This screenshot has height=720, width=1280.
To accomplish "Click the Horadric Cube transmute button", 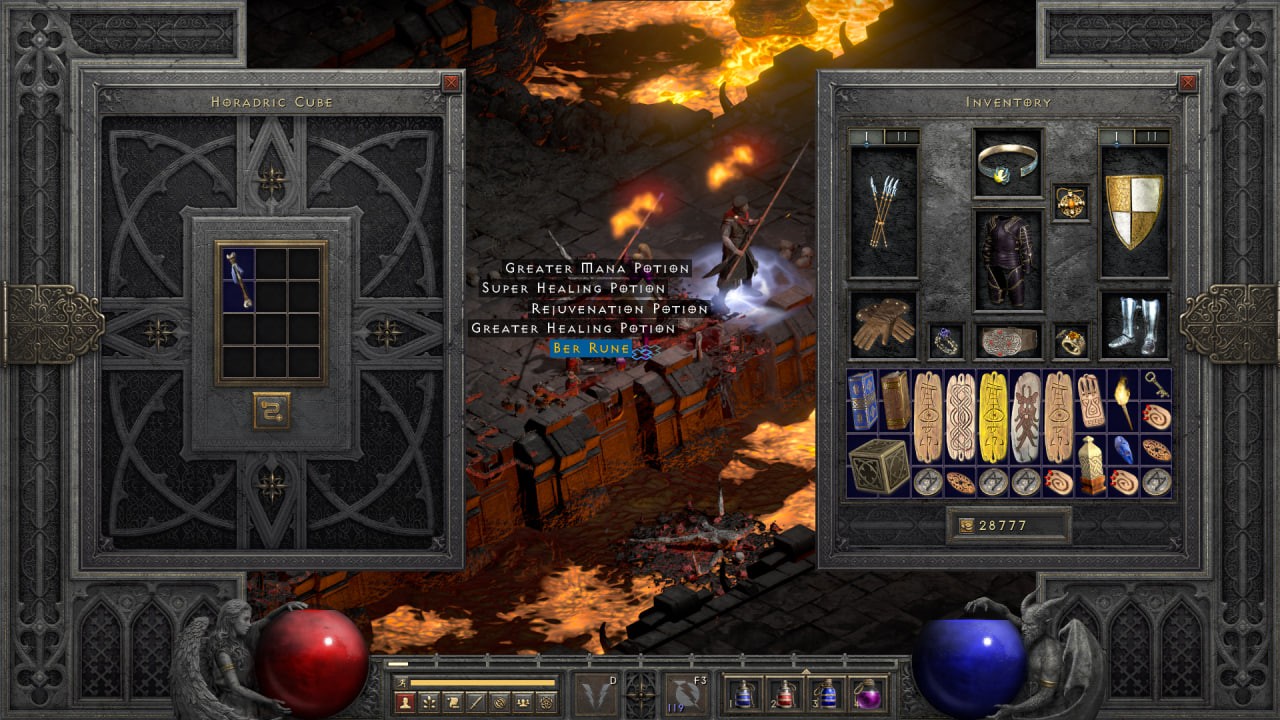I will 271,410.
